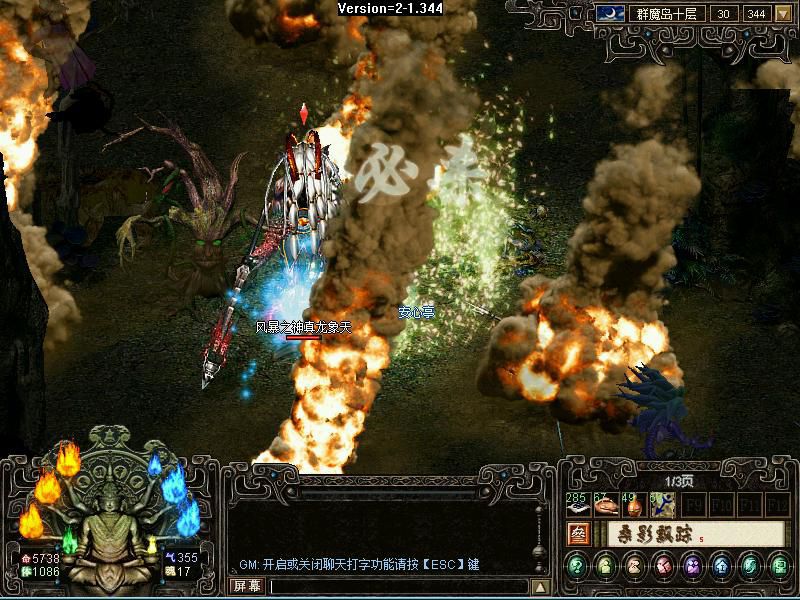The height and width of the screenshot is (600, 800).
Task: Open the teal swirl orb
Action: (751, 567)
